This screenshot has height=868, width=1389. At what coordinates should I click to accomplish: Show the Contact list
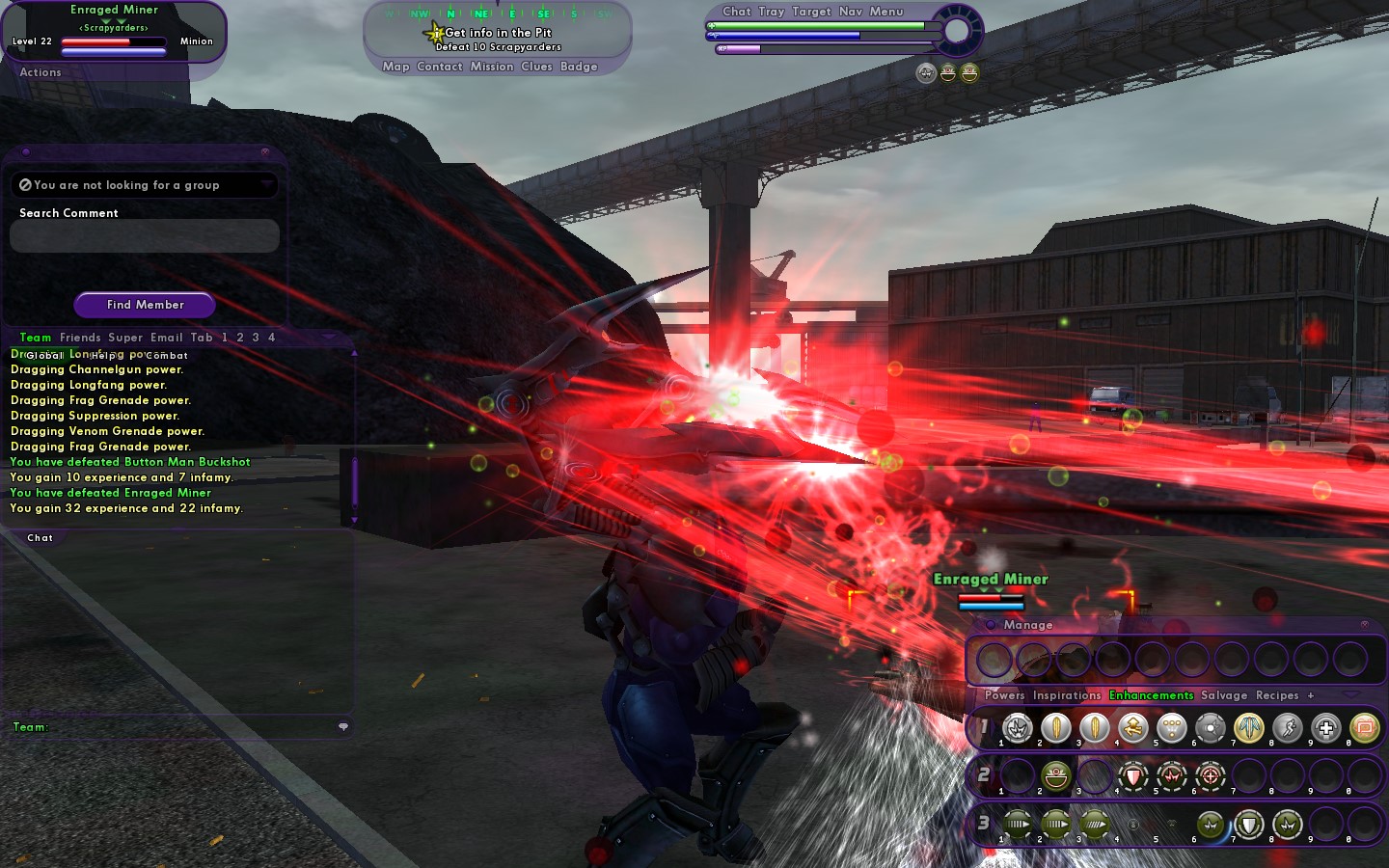point(440,67)
